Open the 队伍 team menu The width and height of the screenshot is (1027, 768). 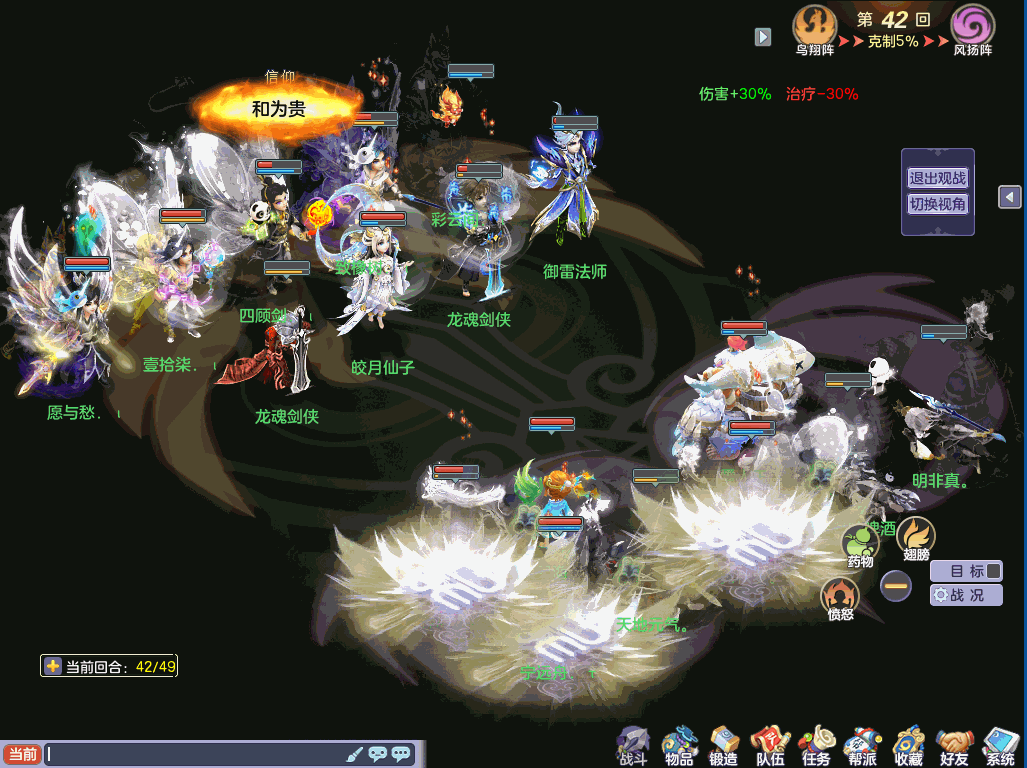[x=770, y=745]
